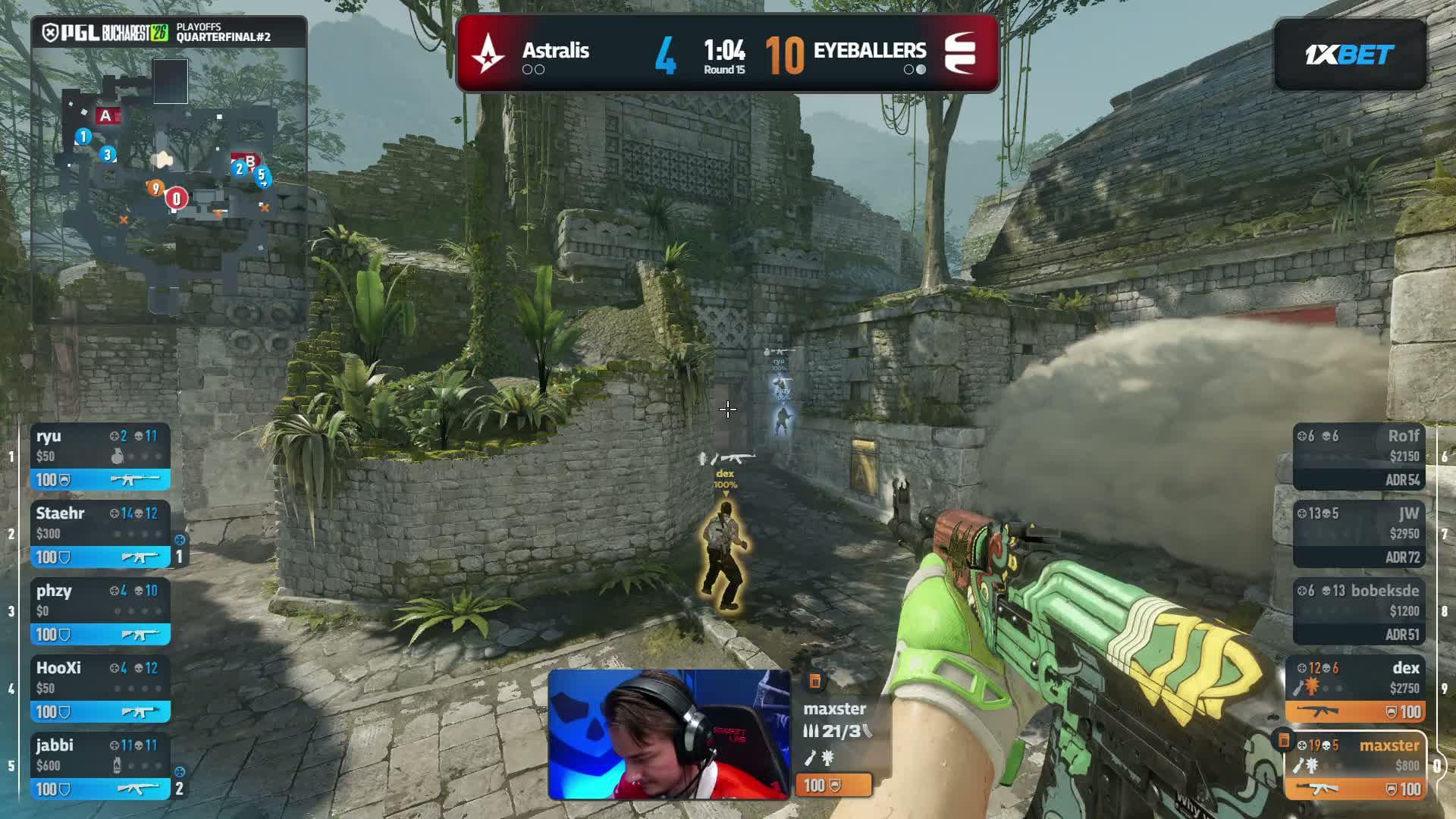Click bombsite B marker on minimap

pos(249,161)
